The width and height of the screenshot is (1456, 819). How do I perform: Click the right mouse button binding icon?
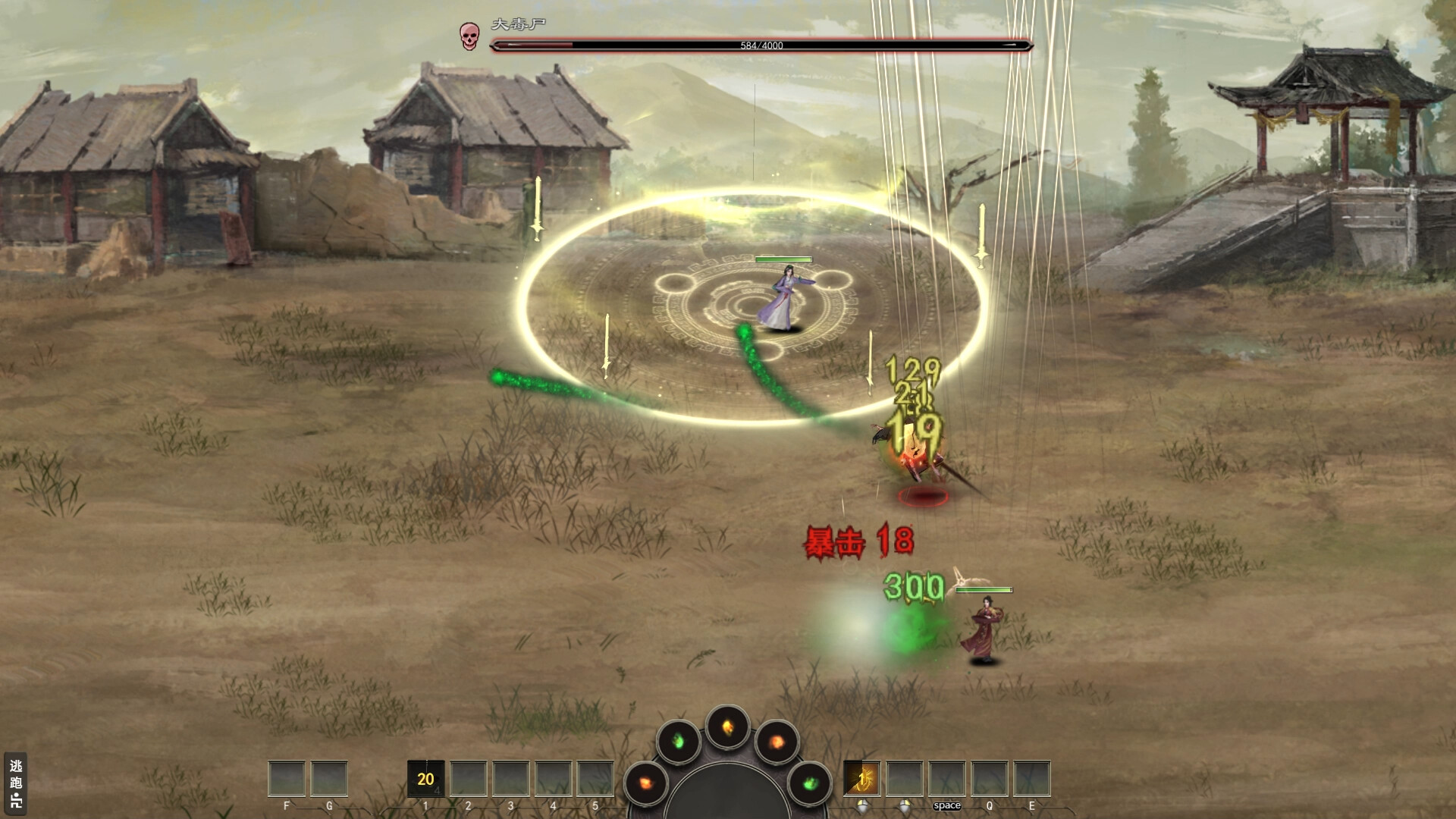coord(904,805)
